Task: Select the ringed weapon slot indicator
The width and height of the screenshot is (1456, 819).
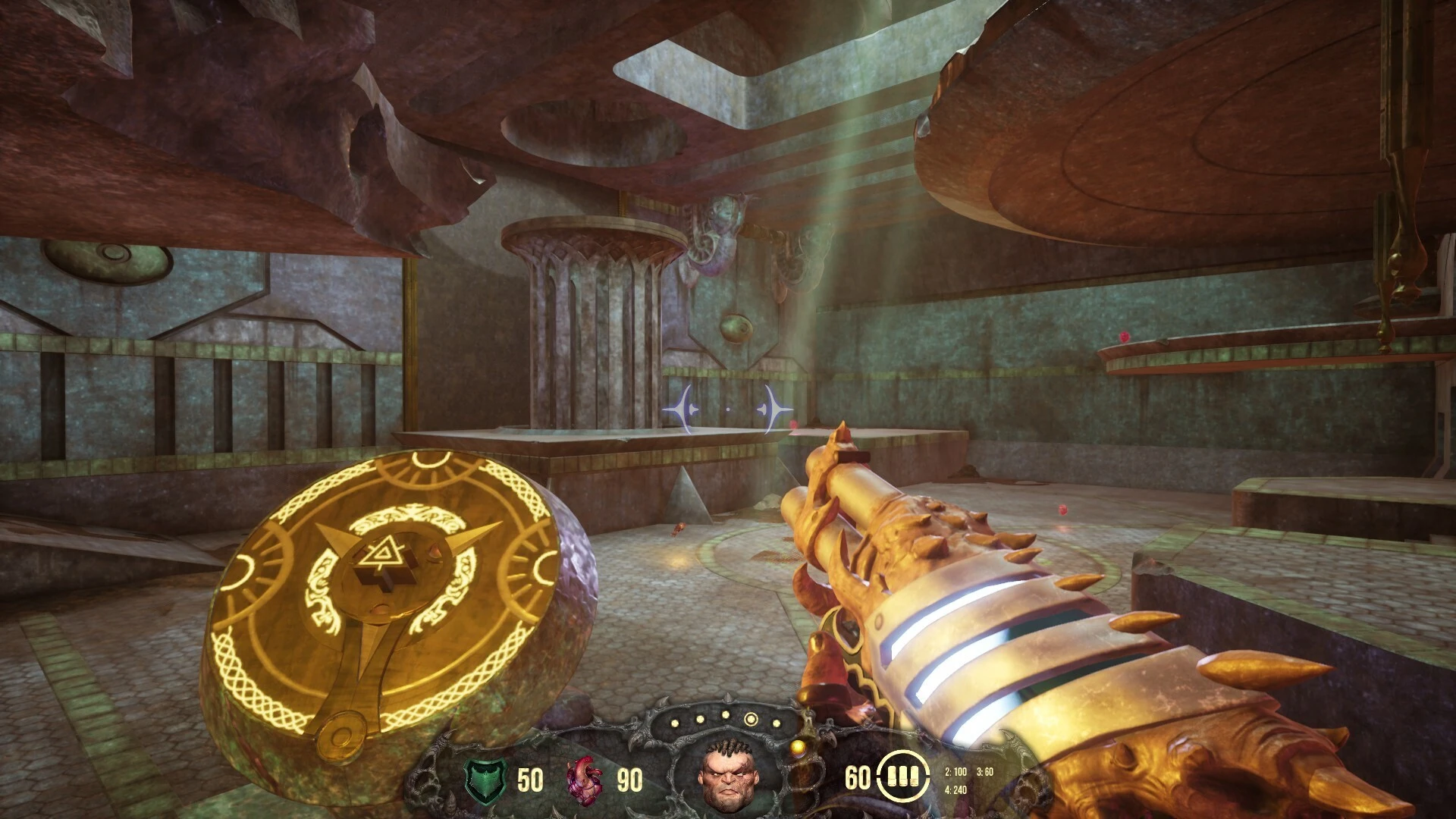Action: click(x=752, y=719)
